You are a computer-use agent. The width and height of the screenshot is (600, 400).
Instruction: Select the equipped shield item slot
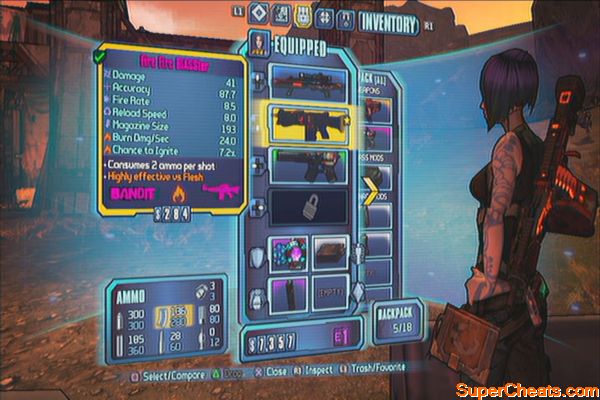pyautogui.click(x=288, y=253)
